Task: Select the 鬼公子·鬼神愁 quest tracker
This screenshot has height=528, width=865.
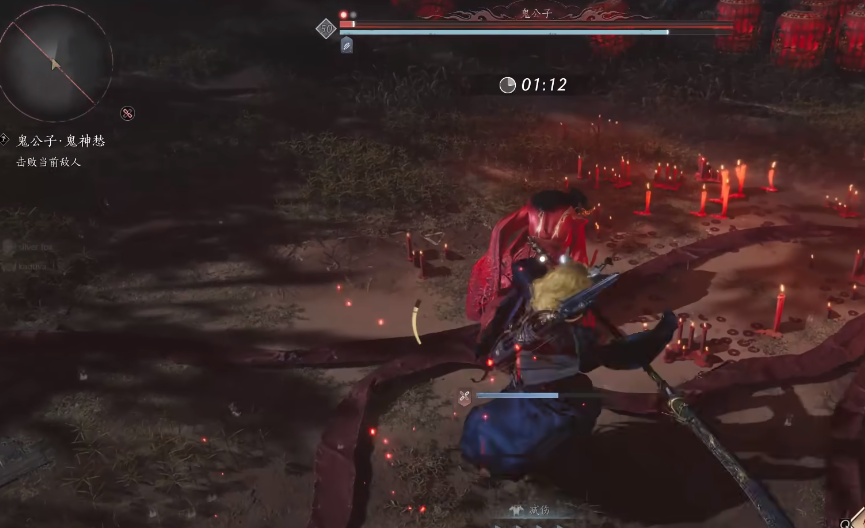Action: [60, 141]
